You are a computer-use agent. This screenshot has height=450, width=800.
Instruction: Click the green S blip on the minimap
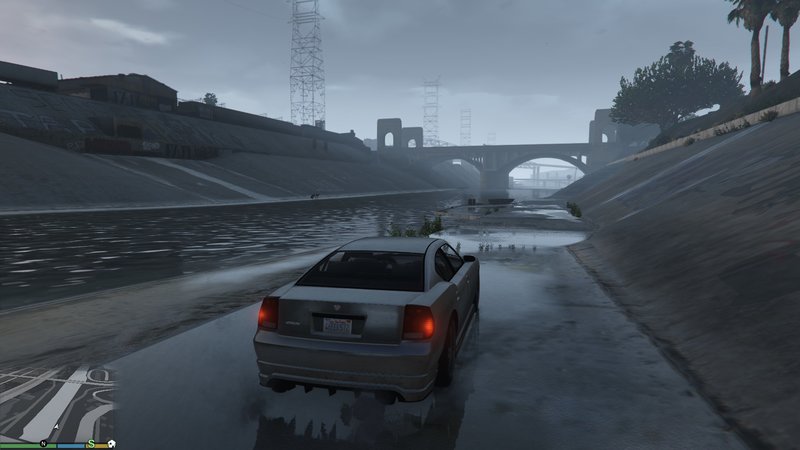point(91,442)
